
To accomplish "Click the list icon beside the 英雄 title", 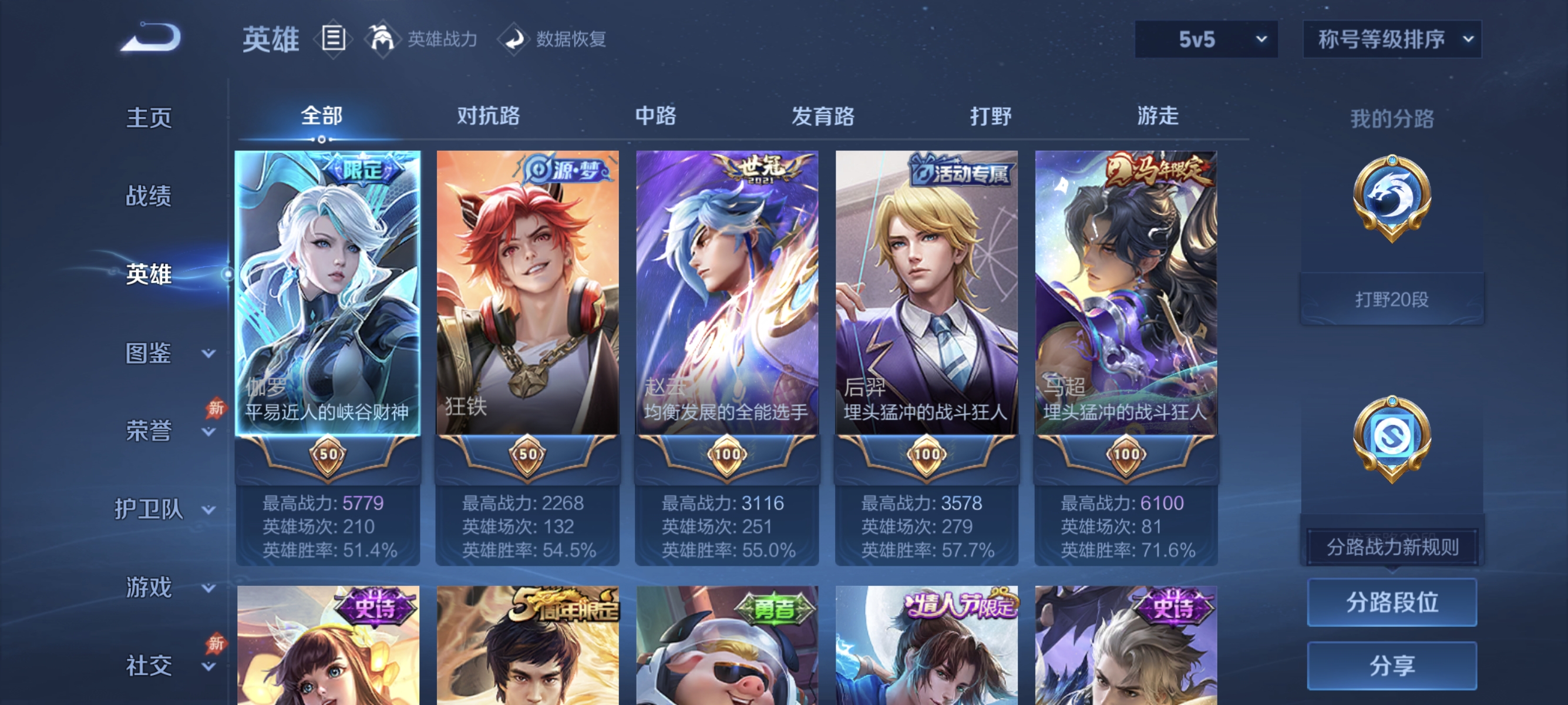I will (x=332, y=38).
